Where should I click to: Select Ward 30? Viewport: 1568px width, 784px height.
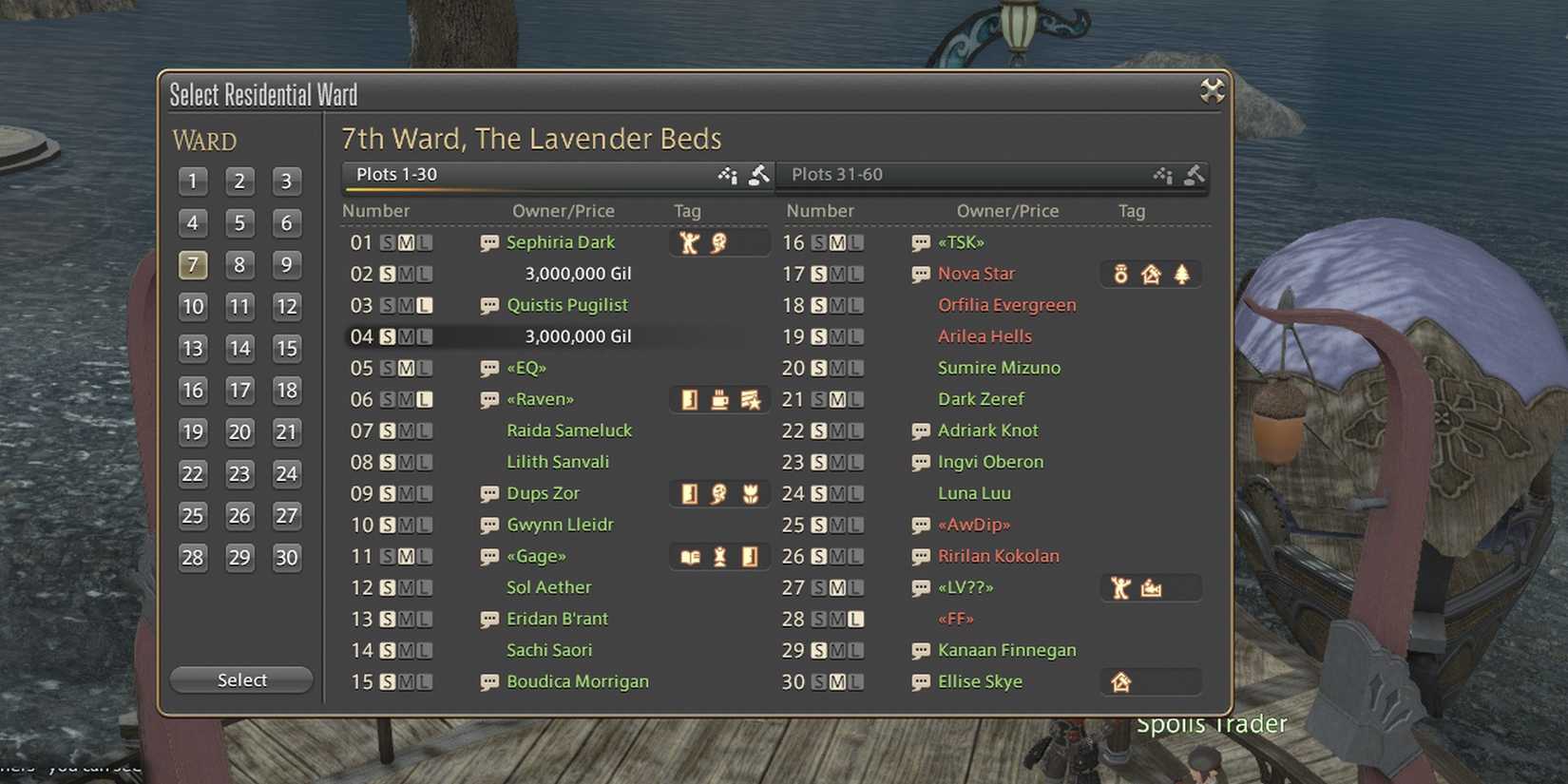[287, 558]
